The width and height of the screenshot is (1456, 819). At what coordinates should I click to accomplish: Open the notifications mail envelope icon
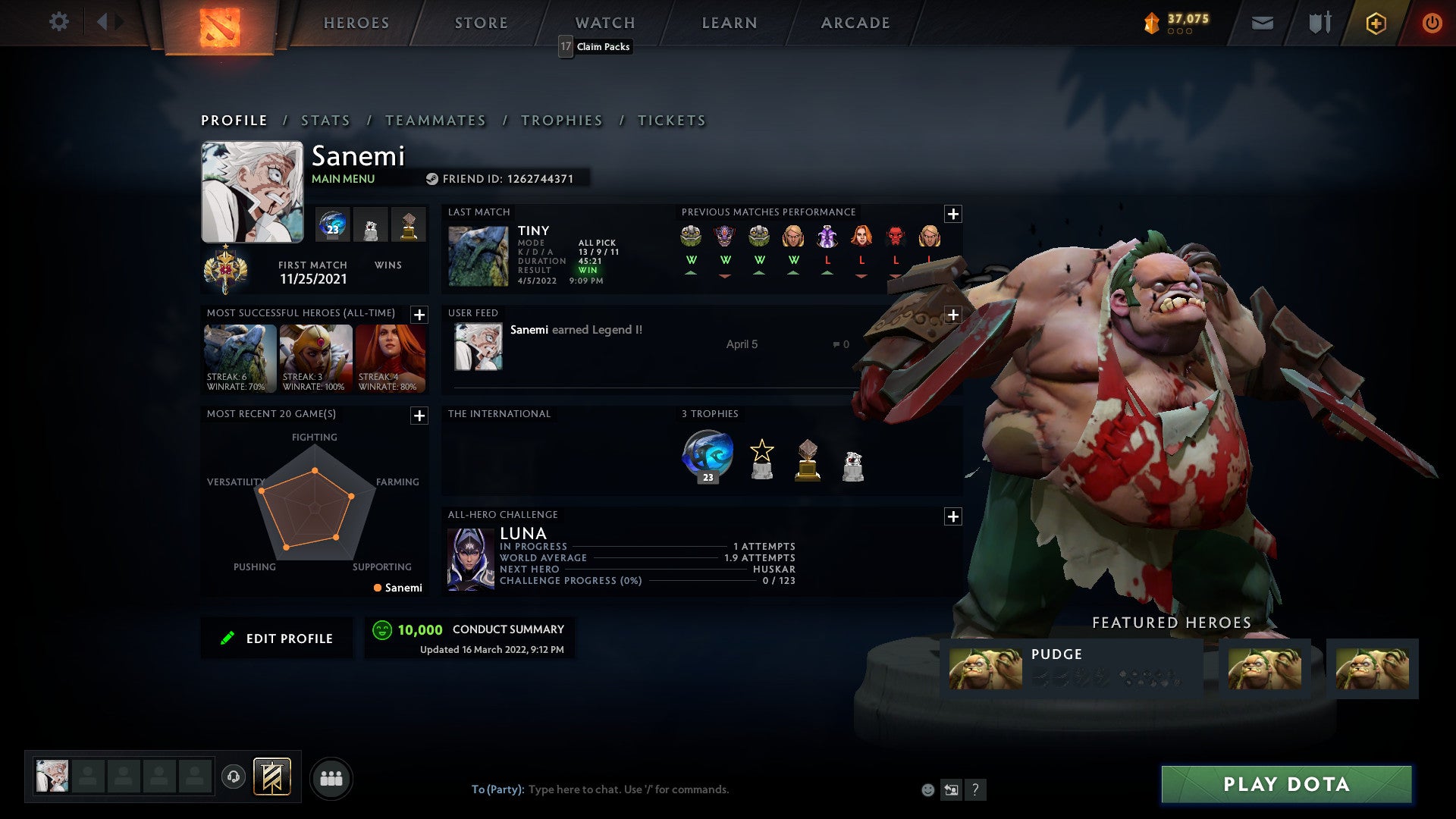tap(1262, 23)
